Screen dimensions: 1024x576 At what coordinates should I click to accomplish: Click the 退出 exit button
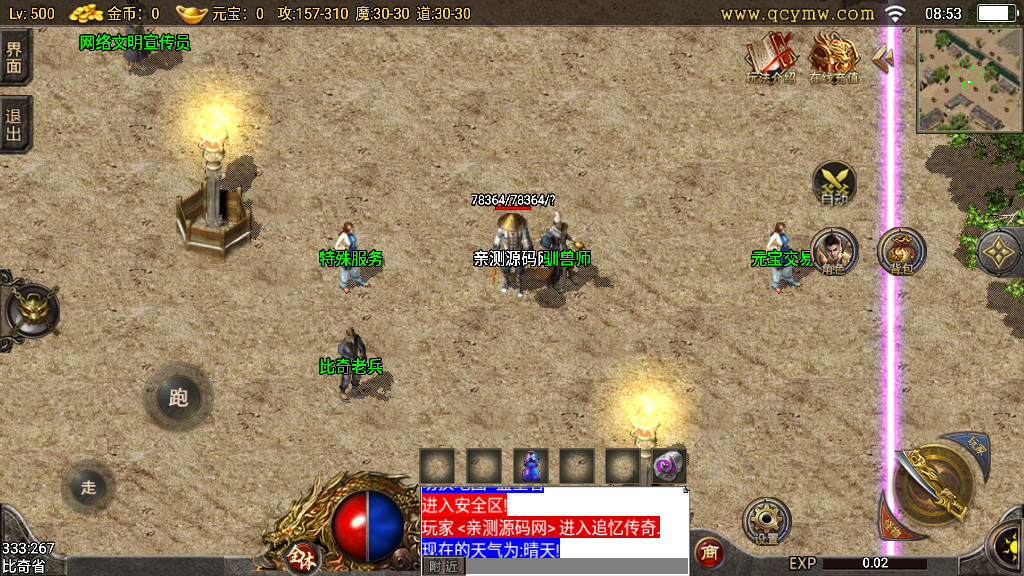(x=15, y=124)
